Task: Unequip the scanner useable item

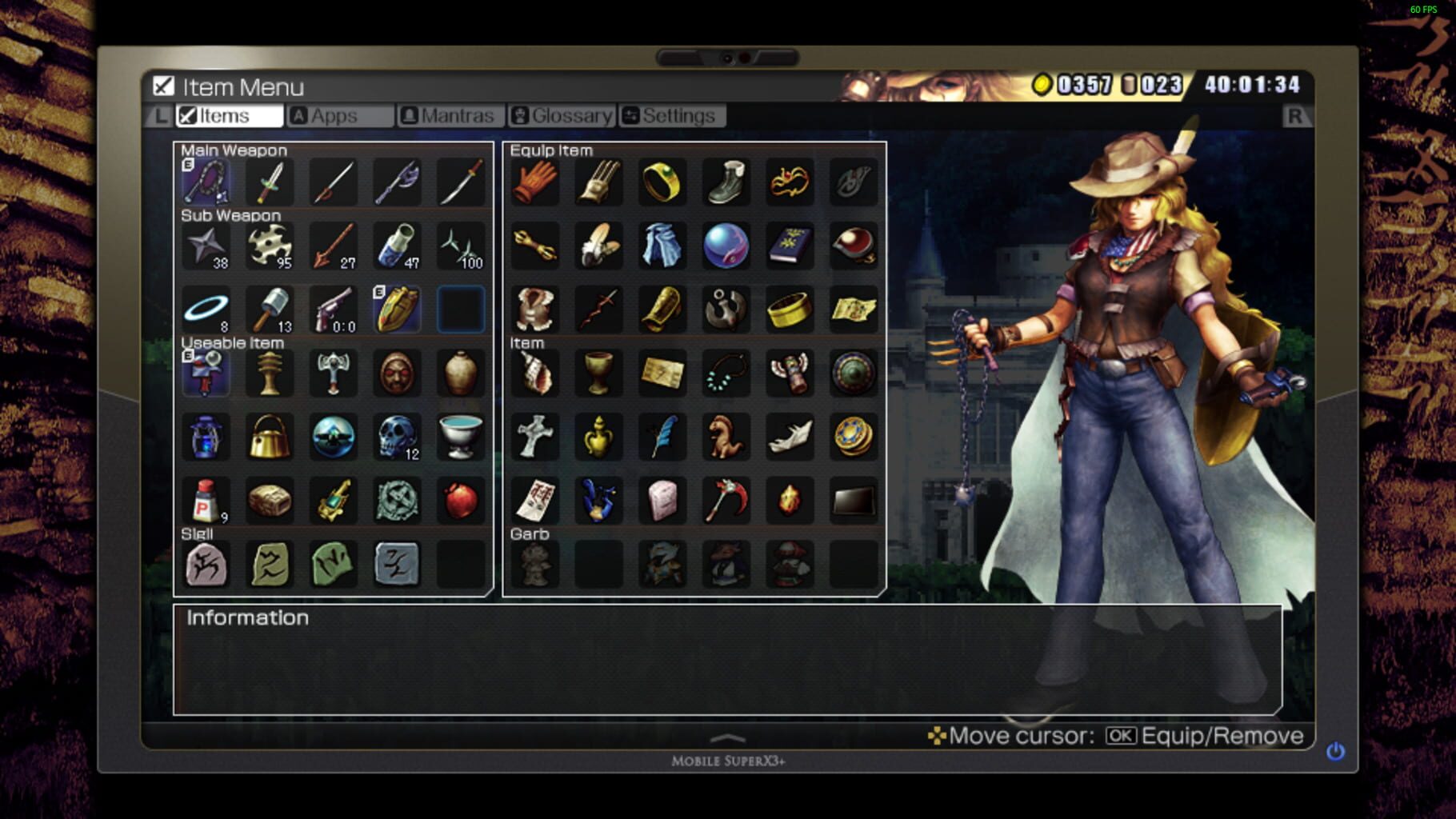Action: point(206,374)
